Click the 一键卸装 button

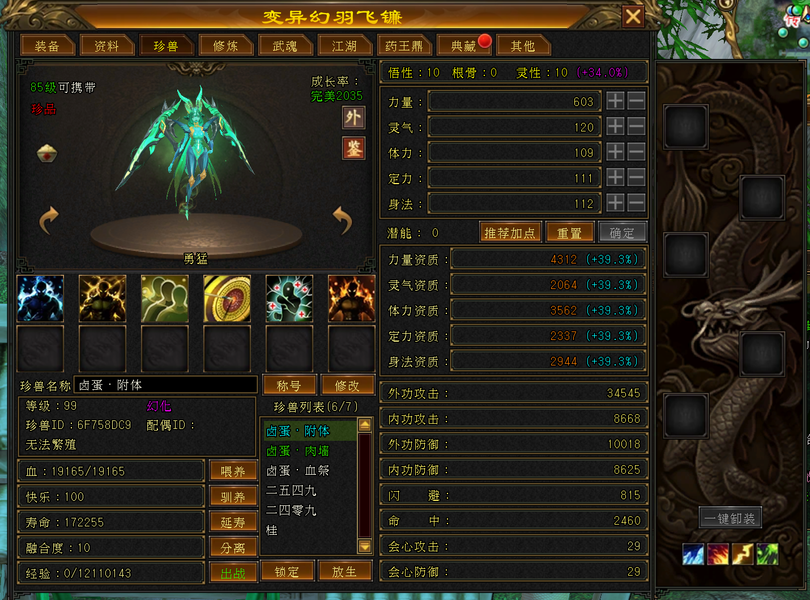pyautogui.click(x=730, y=518)
